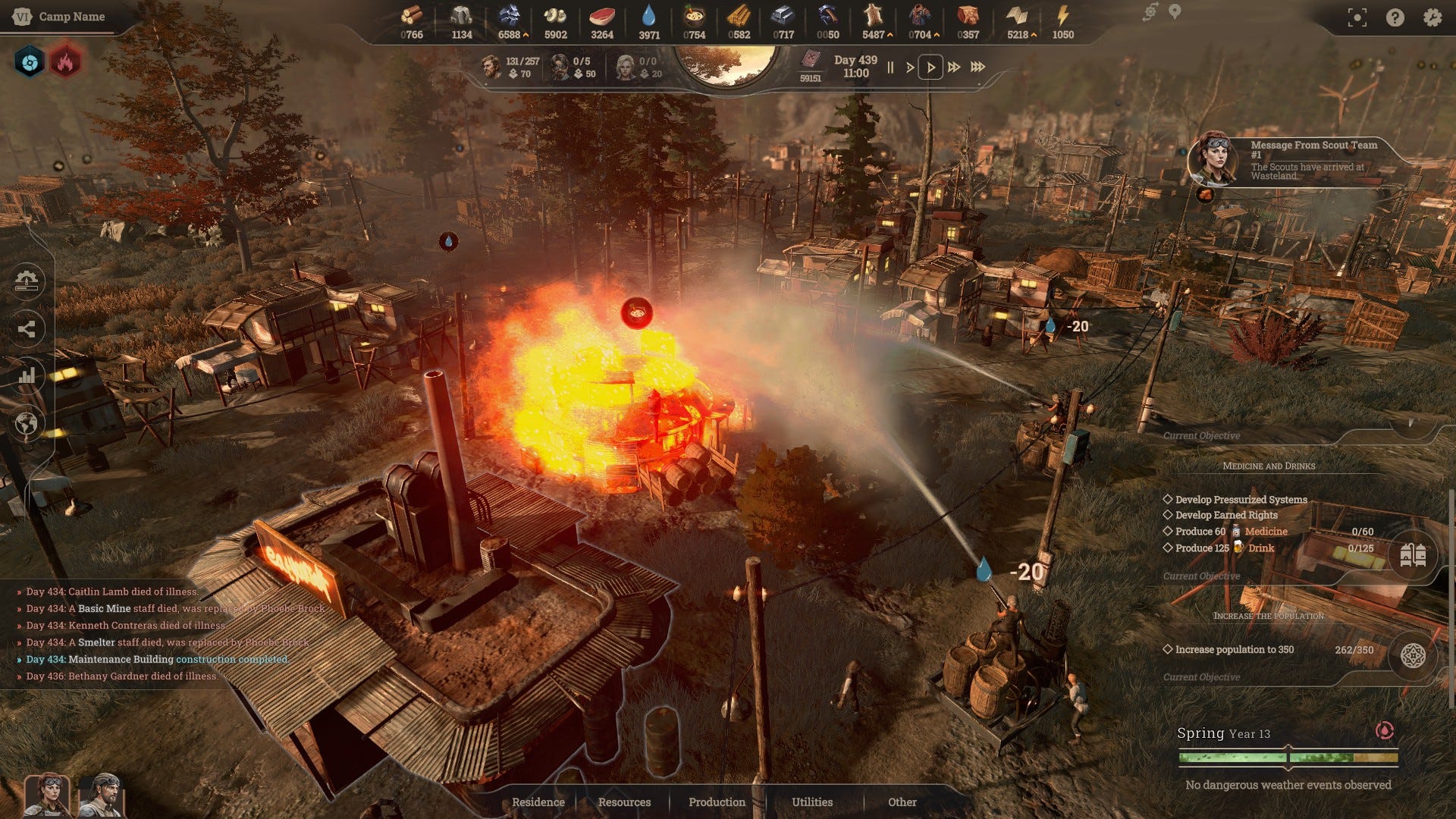This screenshot has width=1456, height=819.
Task: Open the Utilities build tab
Action: [x=812, y=802]
